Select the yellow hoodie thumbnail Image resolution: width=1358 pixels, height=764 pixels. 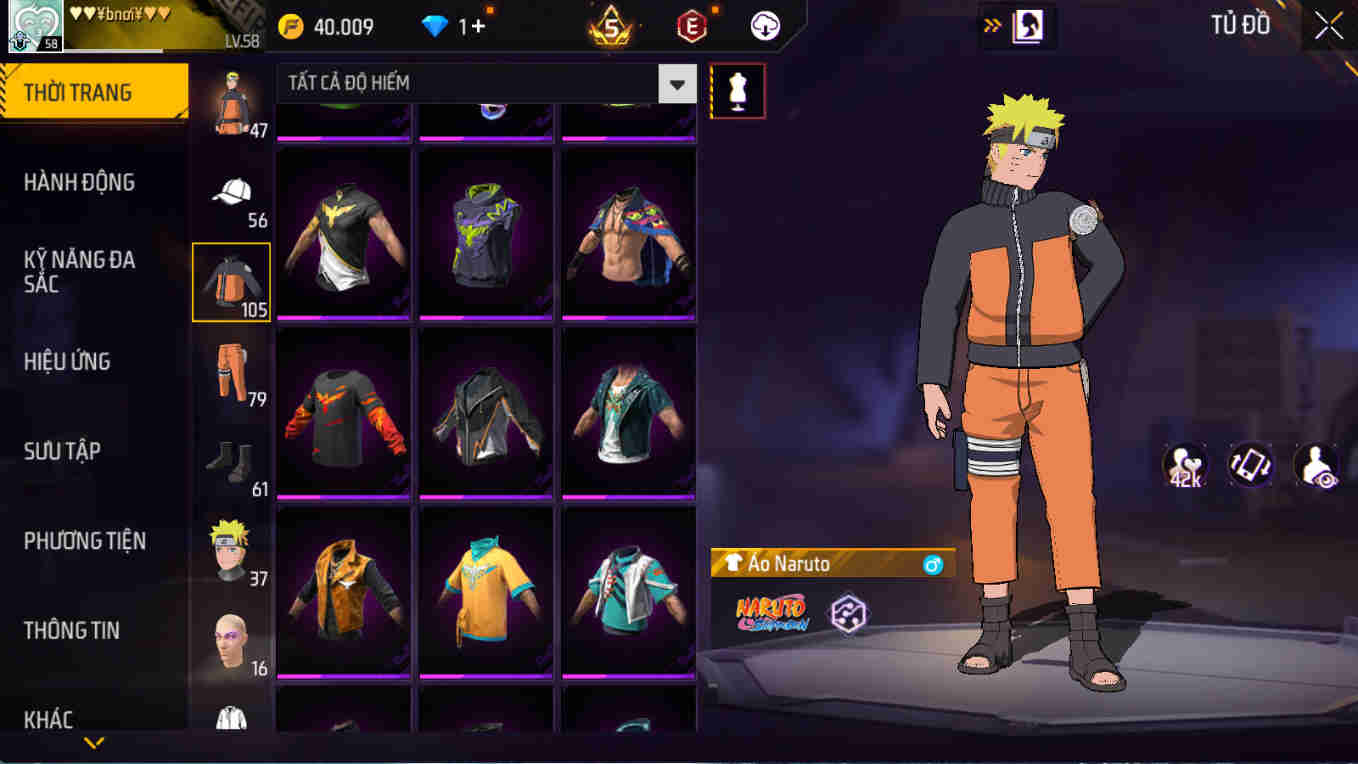pos(487,589)
